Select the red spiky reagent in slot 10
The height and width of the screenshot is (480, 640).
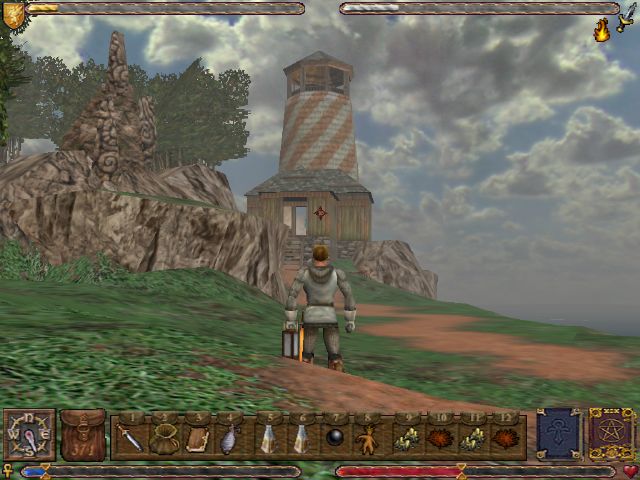pyautogui.click(x=439, y=438)
